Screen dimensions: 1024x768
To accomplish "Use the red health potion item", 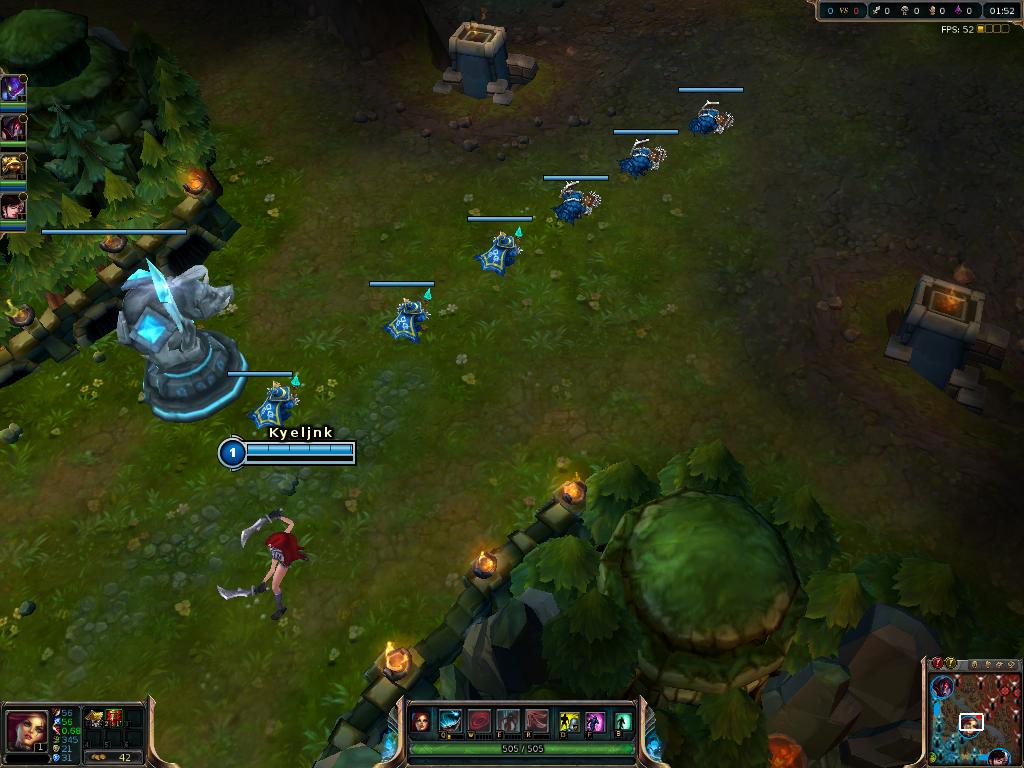I will (x=114, y=717).
